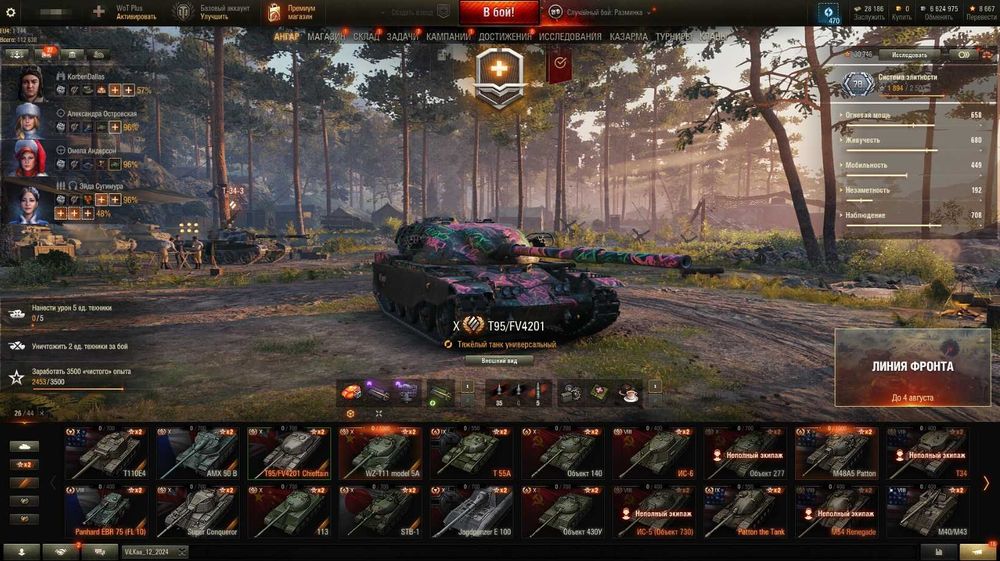The height and width of the screenshot is (561, 1000).
Task: Switch to the КАЗАРМА tab
Action: point(628,36)
